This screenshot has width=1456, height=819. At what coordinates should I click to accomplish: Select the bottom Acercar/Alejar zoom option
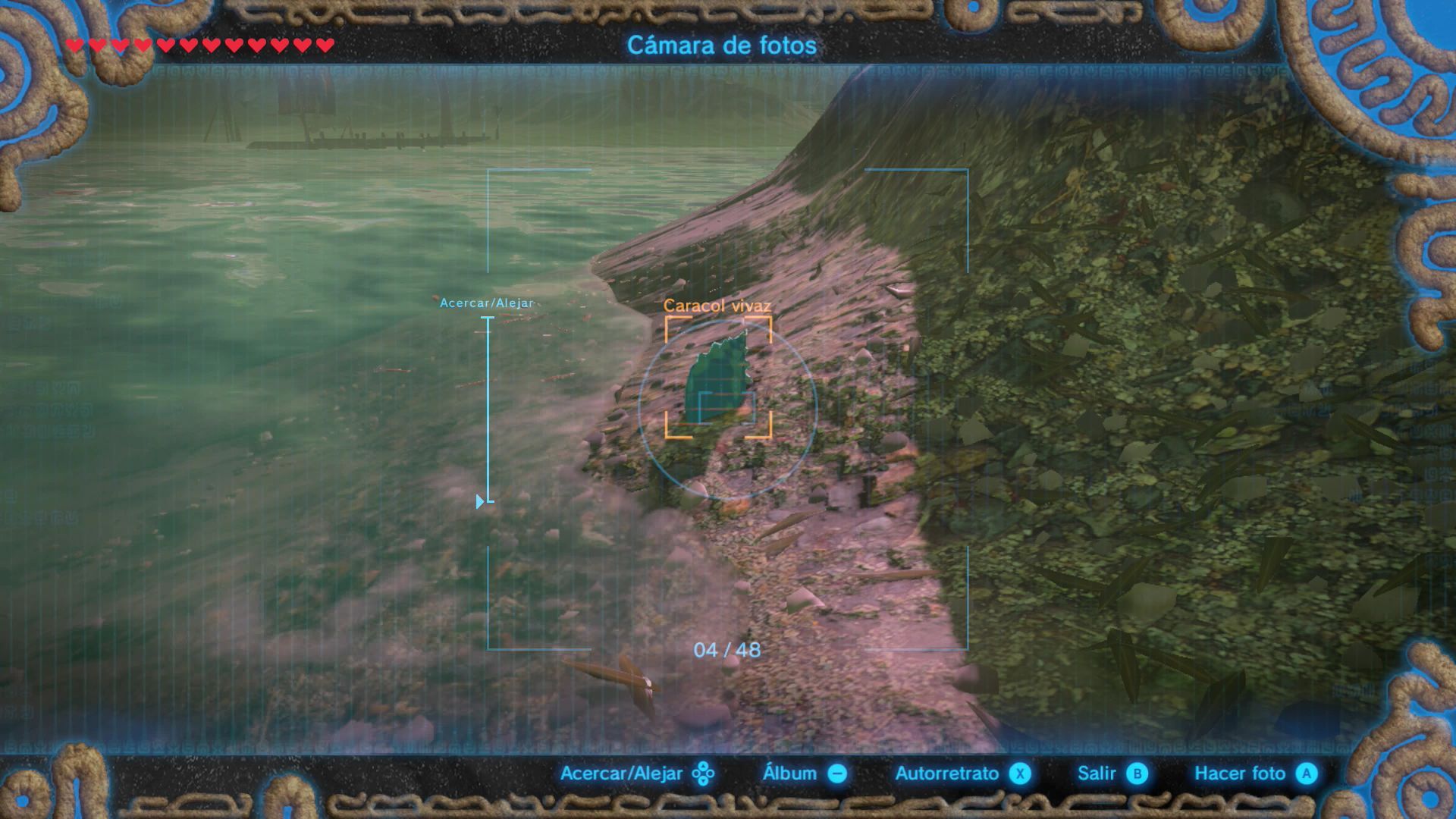pos(637,773)
